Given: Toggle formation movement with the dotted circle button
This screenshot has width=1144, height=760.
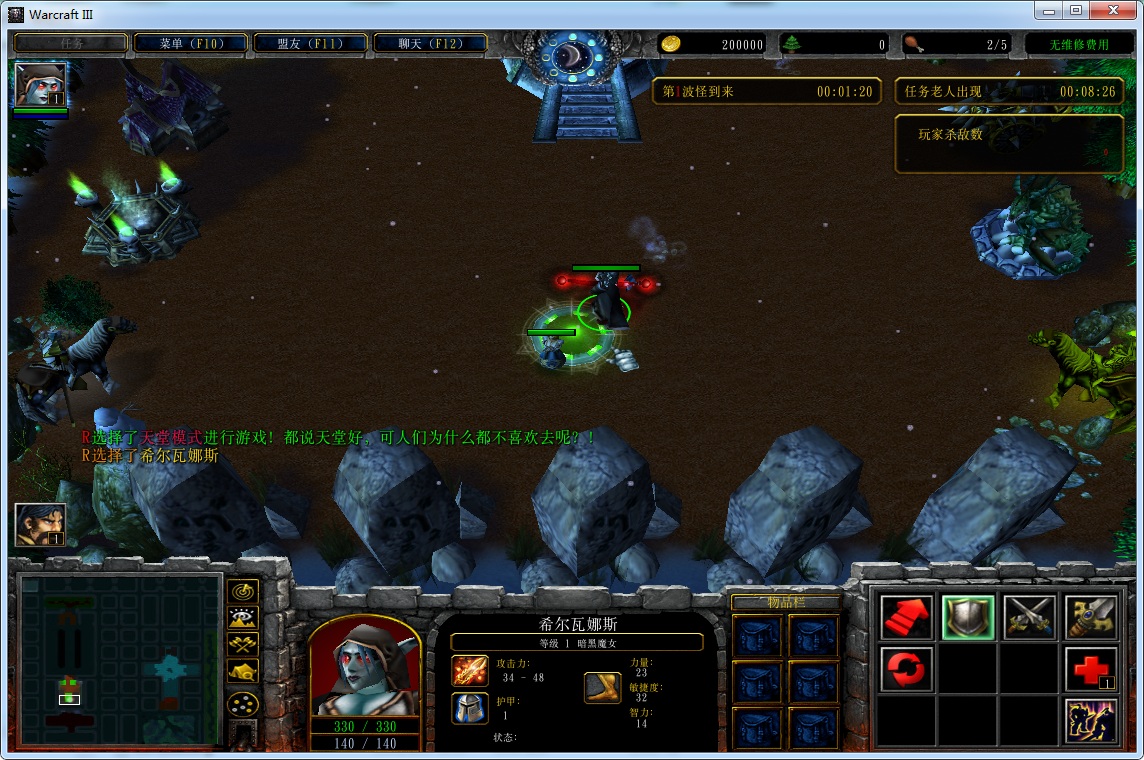Looking at the screenshot, I should (243, 703).
